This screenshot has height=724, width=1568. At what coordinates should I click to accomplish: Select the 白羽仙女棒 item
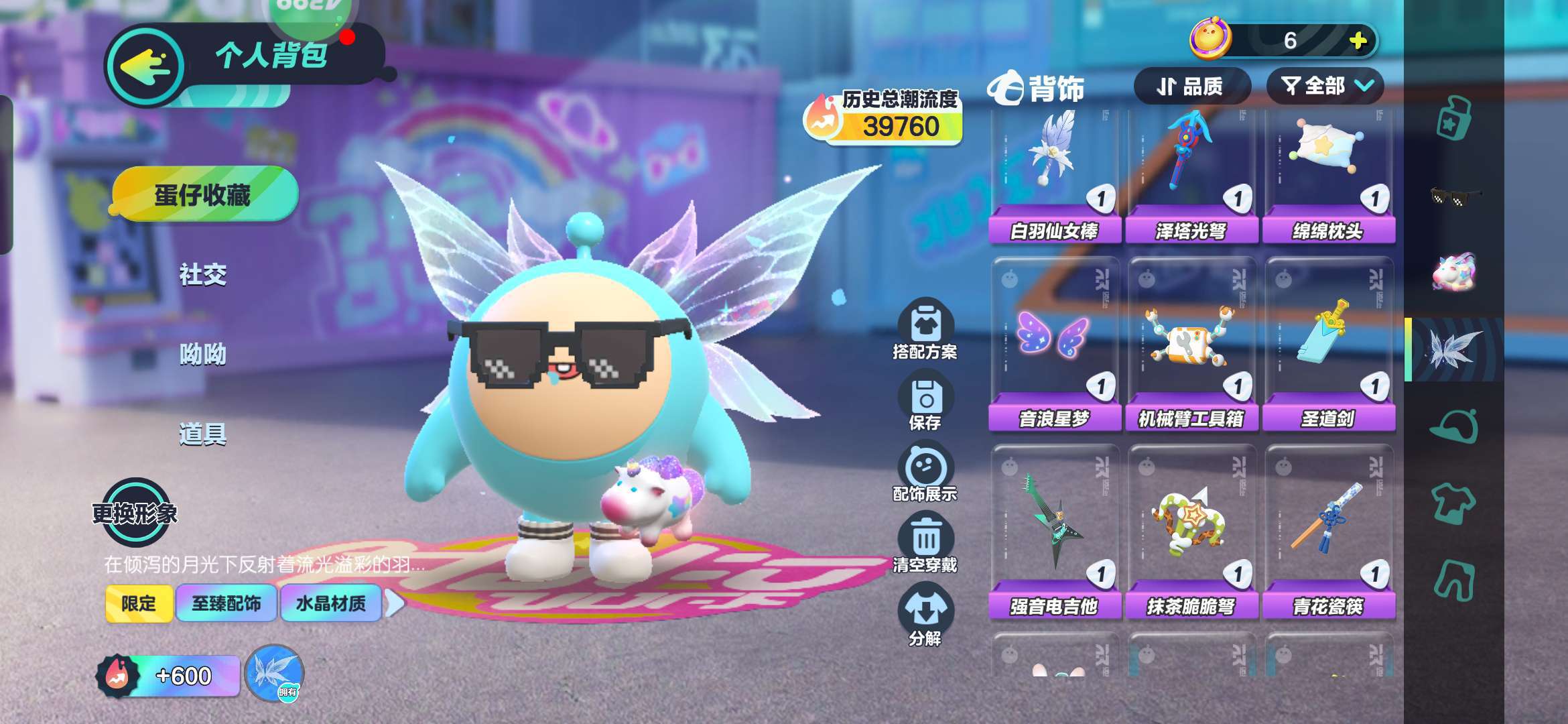(x=1054, y=174)
